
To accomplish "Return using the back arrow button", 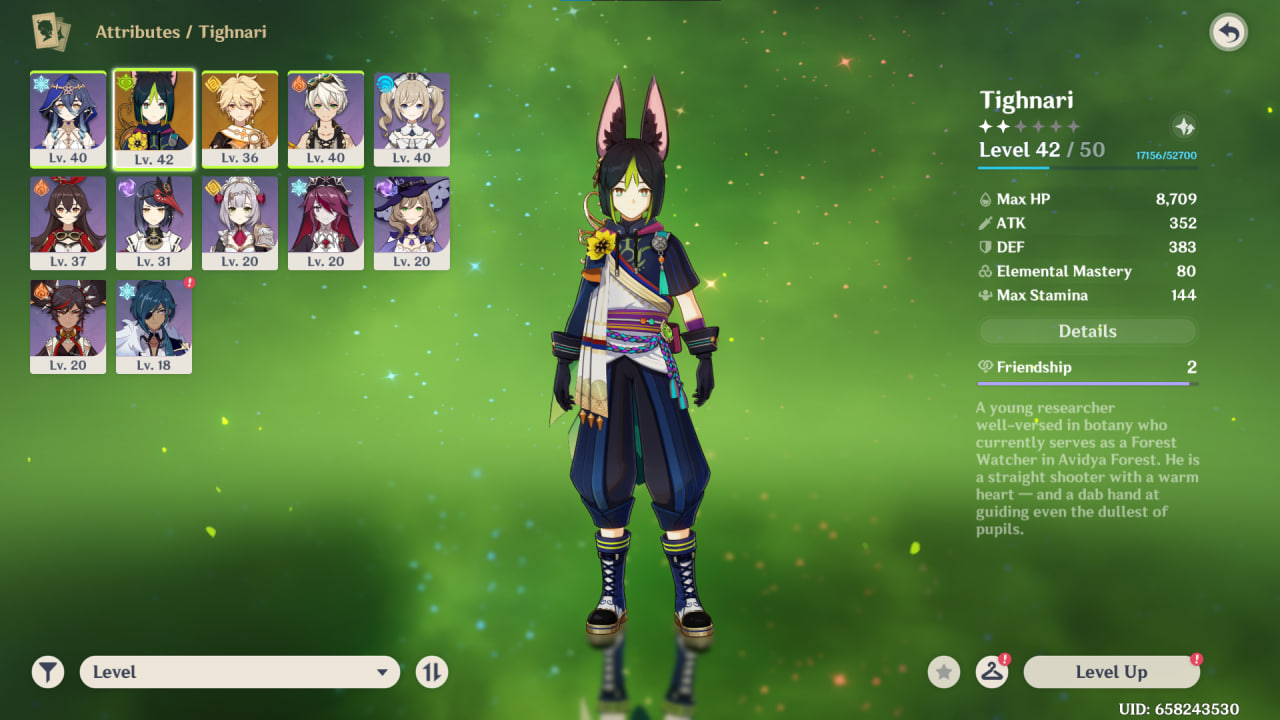I will (1228, 33).
